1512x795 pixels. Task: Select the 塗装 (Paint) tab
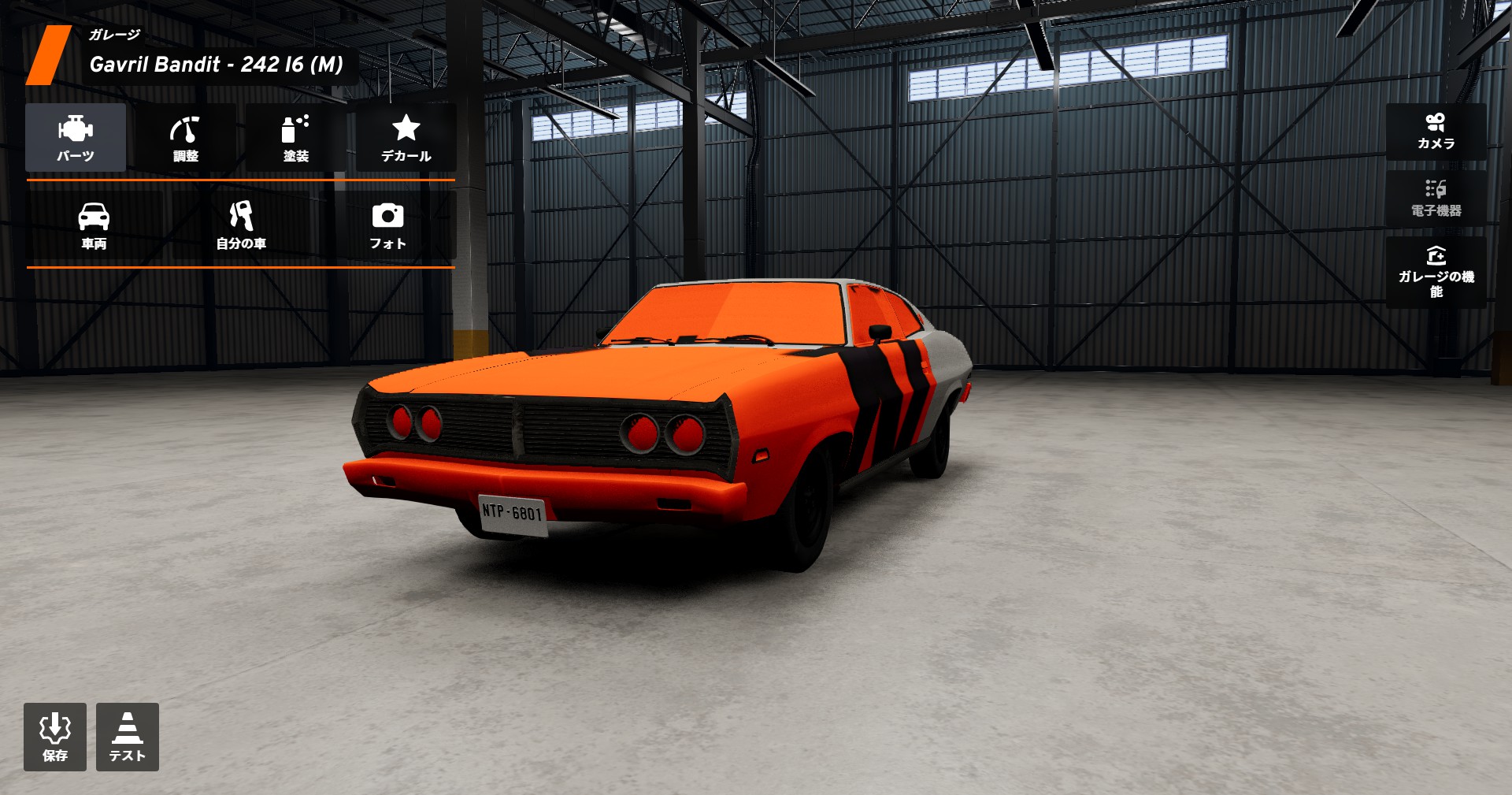[296, 138]
